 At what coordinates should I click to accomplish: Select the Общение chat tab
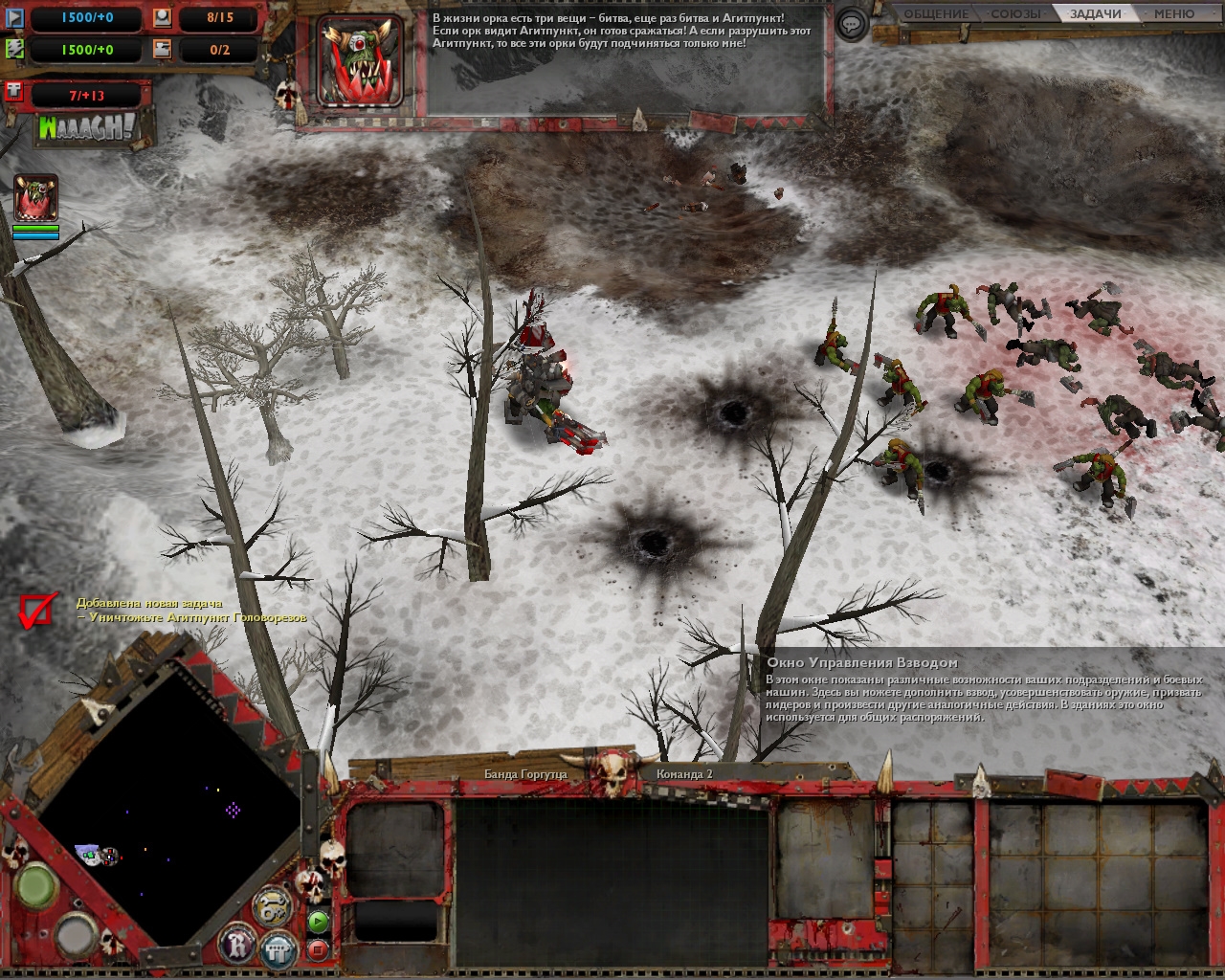935,13
